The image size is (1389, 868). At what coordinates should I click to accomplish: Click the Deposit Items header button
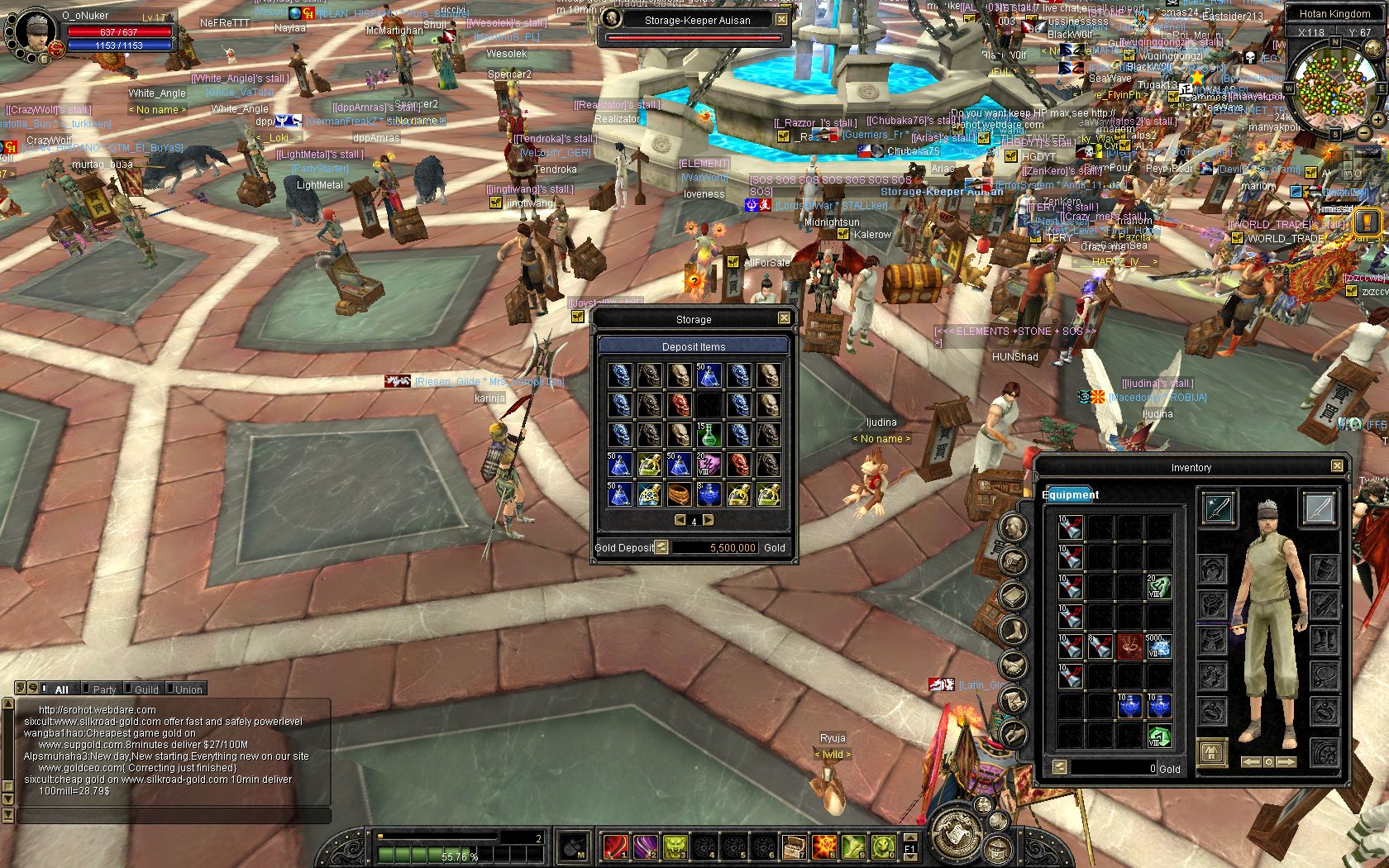693,346
